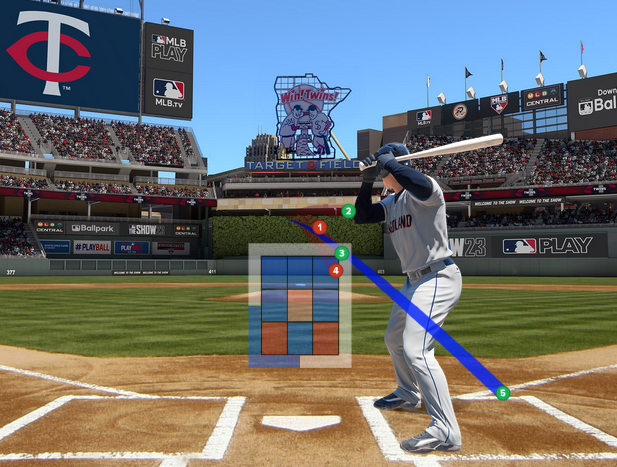Click pitch marker number 3

coord(341,254)
